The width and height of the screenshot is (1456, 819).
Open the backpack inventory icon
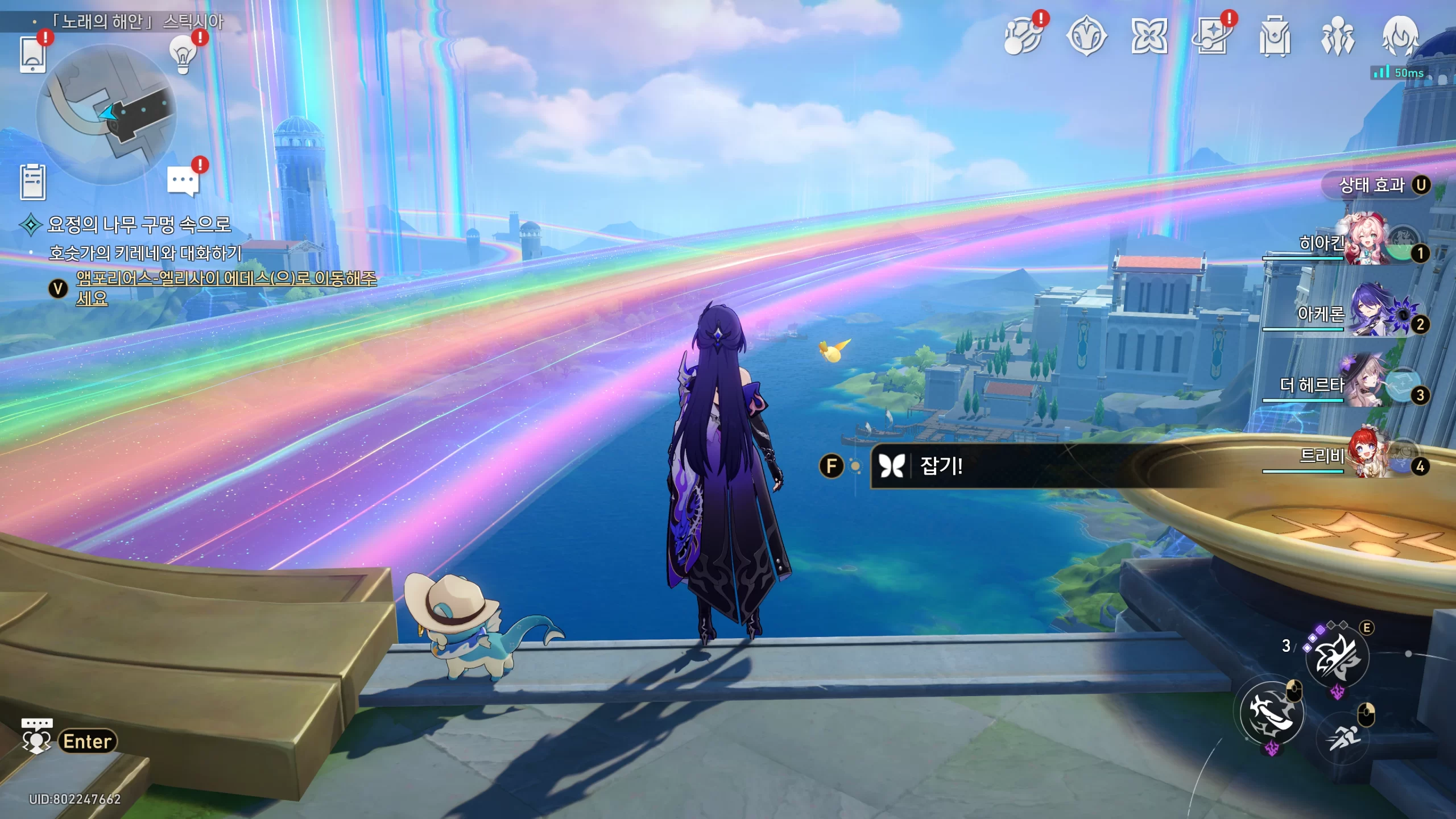point(1275,38)
